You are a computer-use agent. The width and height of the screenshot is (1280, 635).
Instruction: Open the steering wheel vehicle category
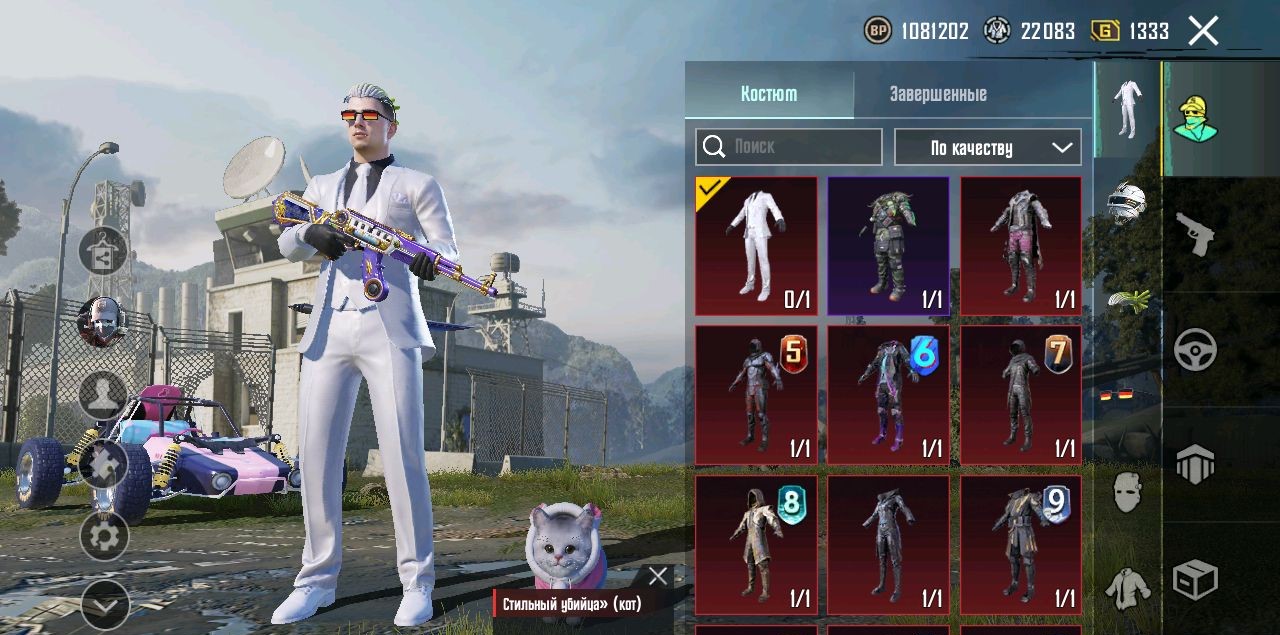1195,350
